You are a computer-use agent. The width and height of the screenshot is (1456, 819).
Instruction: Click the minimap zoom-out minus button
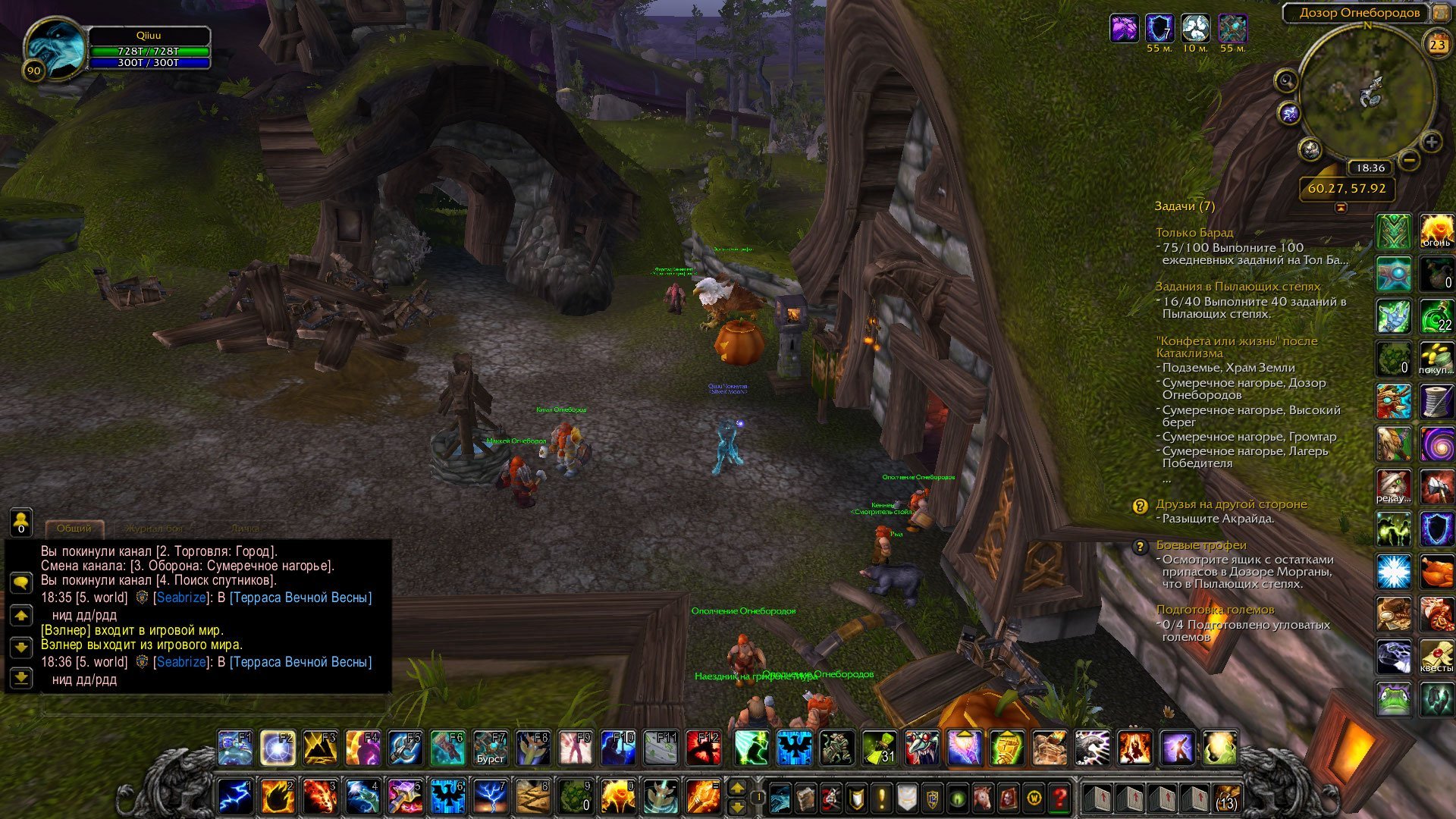pos(1409,160)
